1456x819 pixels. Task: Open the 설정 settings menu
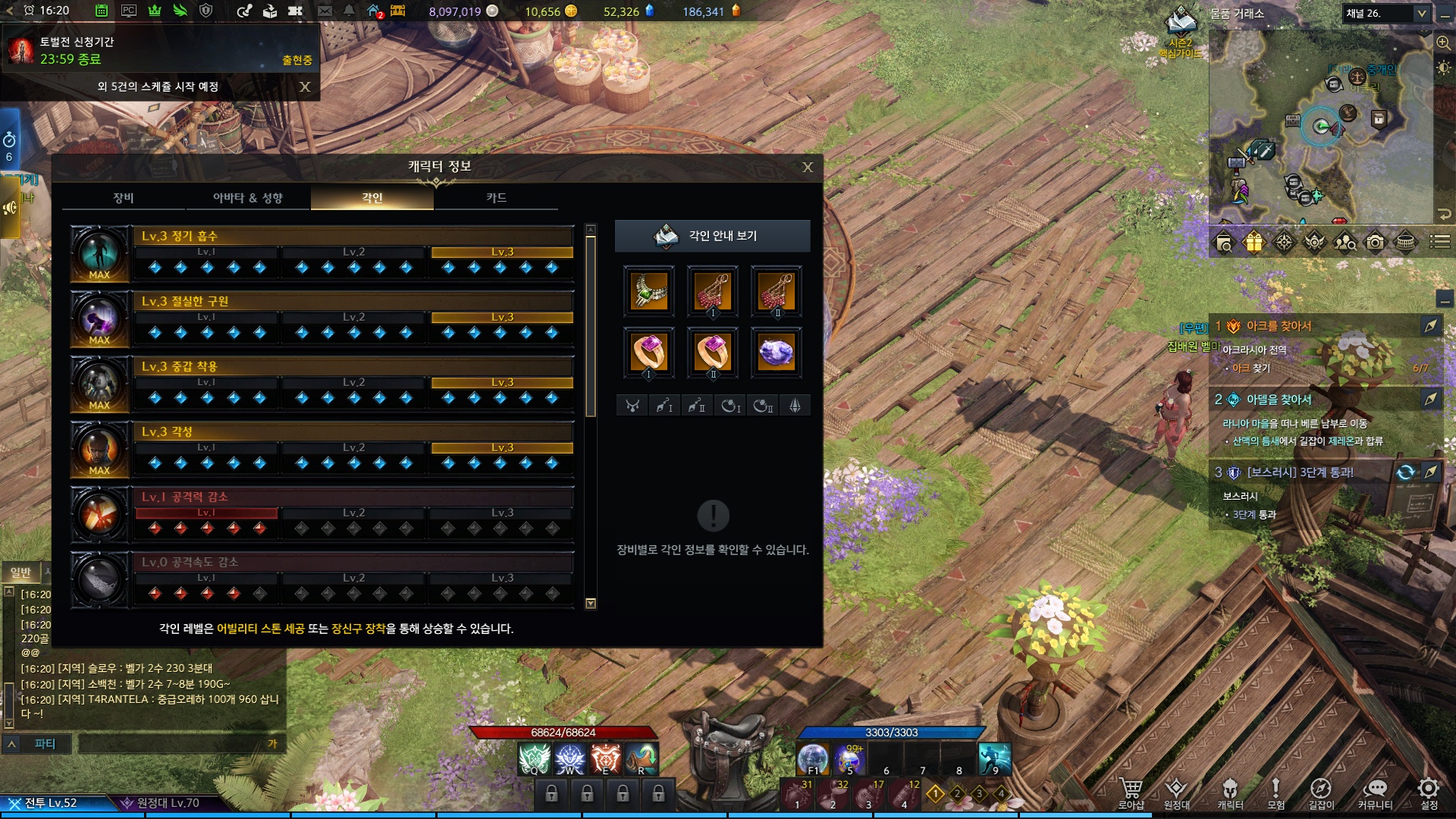click(1429, 792)
